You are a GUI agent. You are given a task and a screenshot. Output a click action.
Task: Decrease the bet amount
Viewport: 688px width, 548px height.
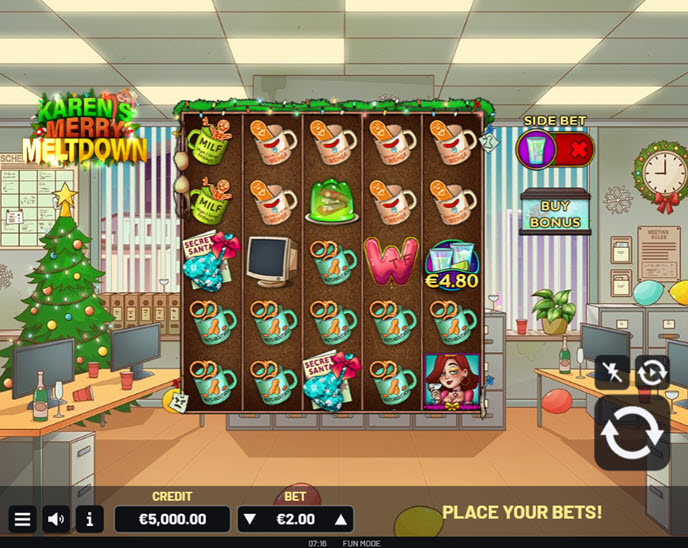coord(250,519)
